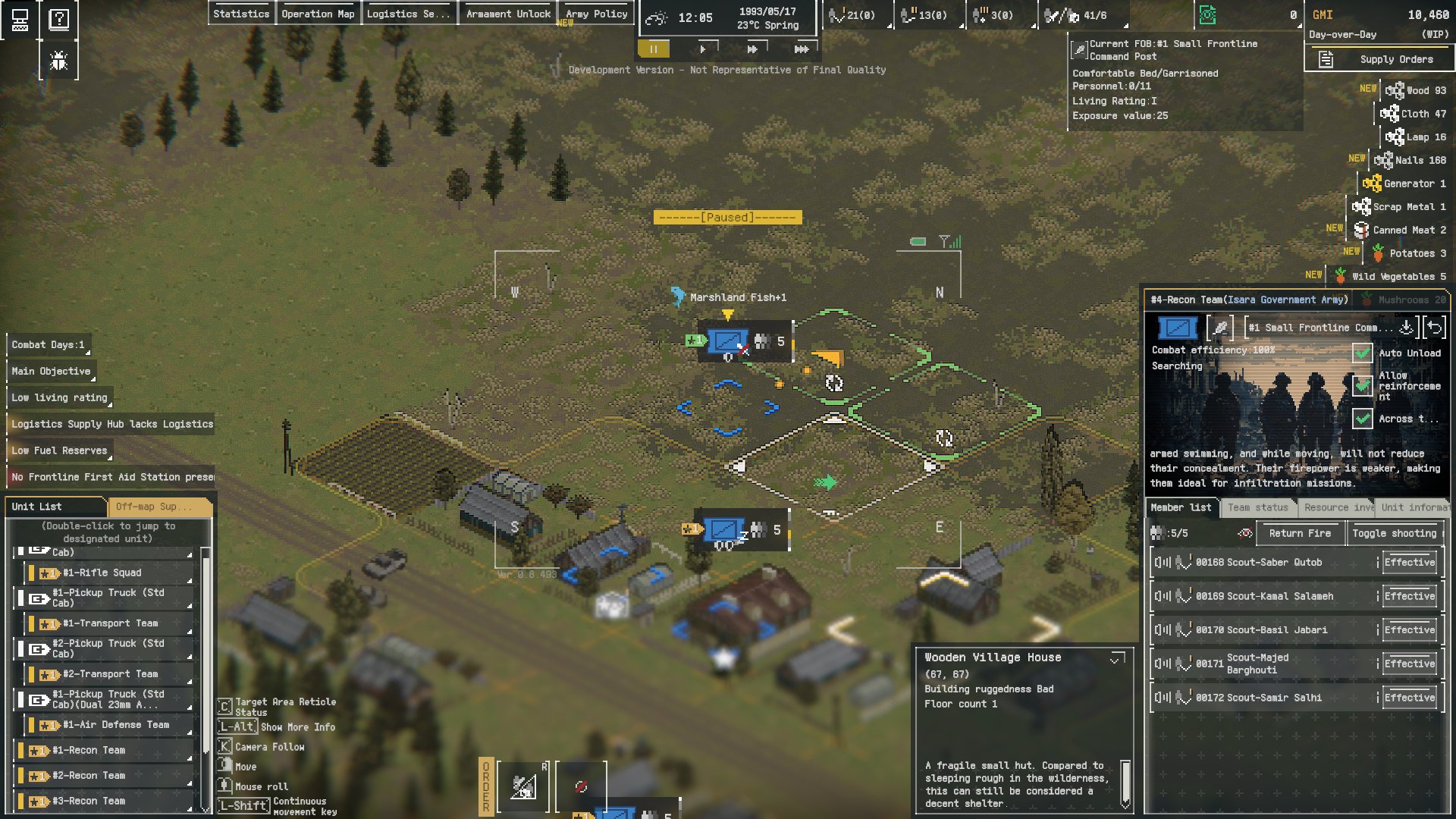Open the bug report icon

(x=59, y=61)
